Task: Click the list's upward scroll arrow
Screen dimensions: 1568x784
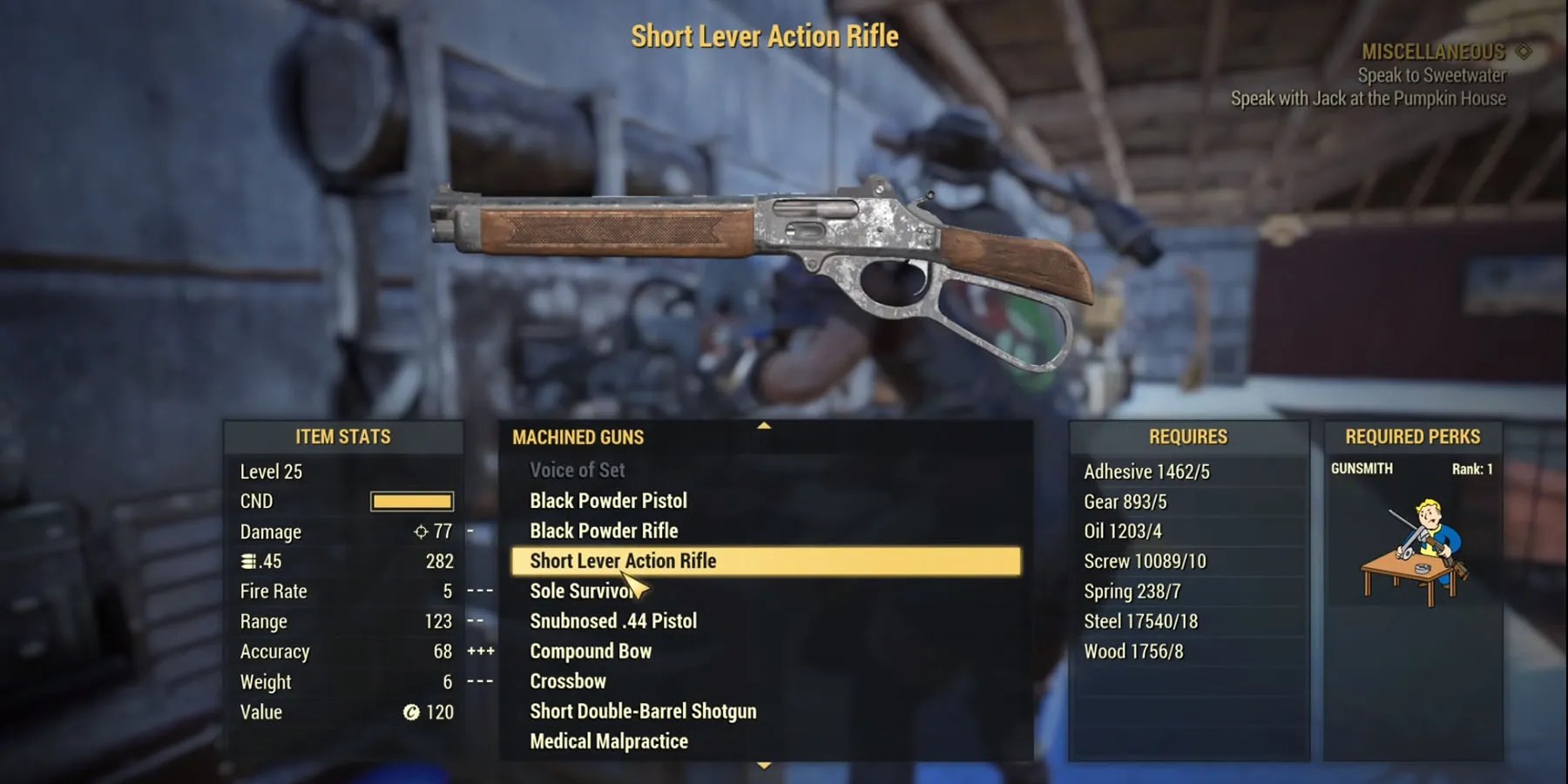Action: coord(764,425)
